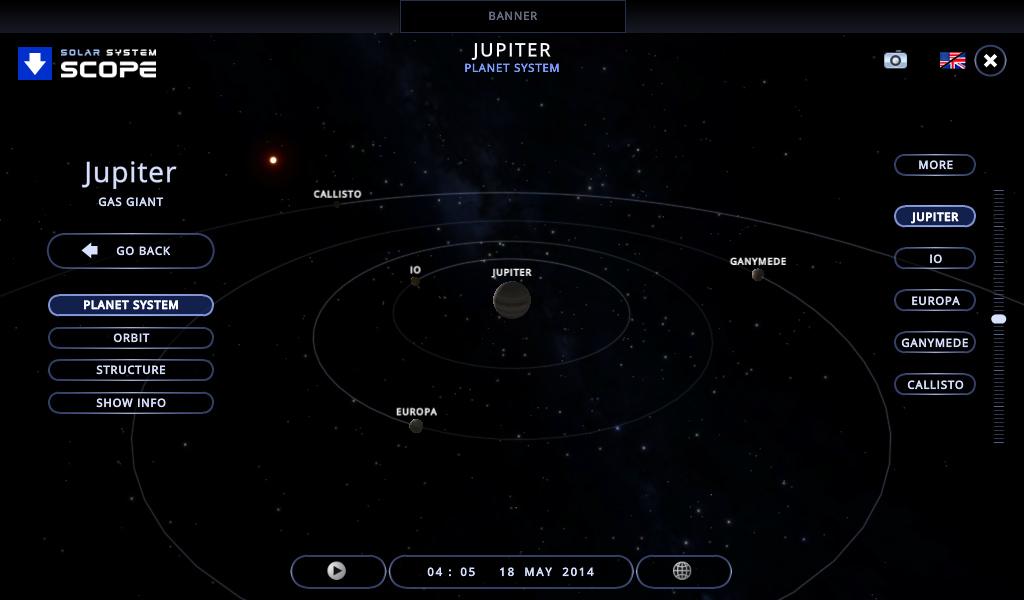Open the Structure view
This screenshot has height=600, width=1024.
tap(131, 370)
